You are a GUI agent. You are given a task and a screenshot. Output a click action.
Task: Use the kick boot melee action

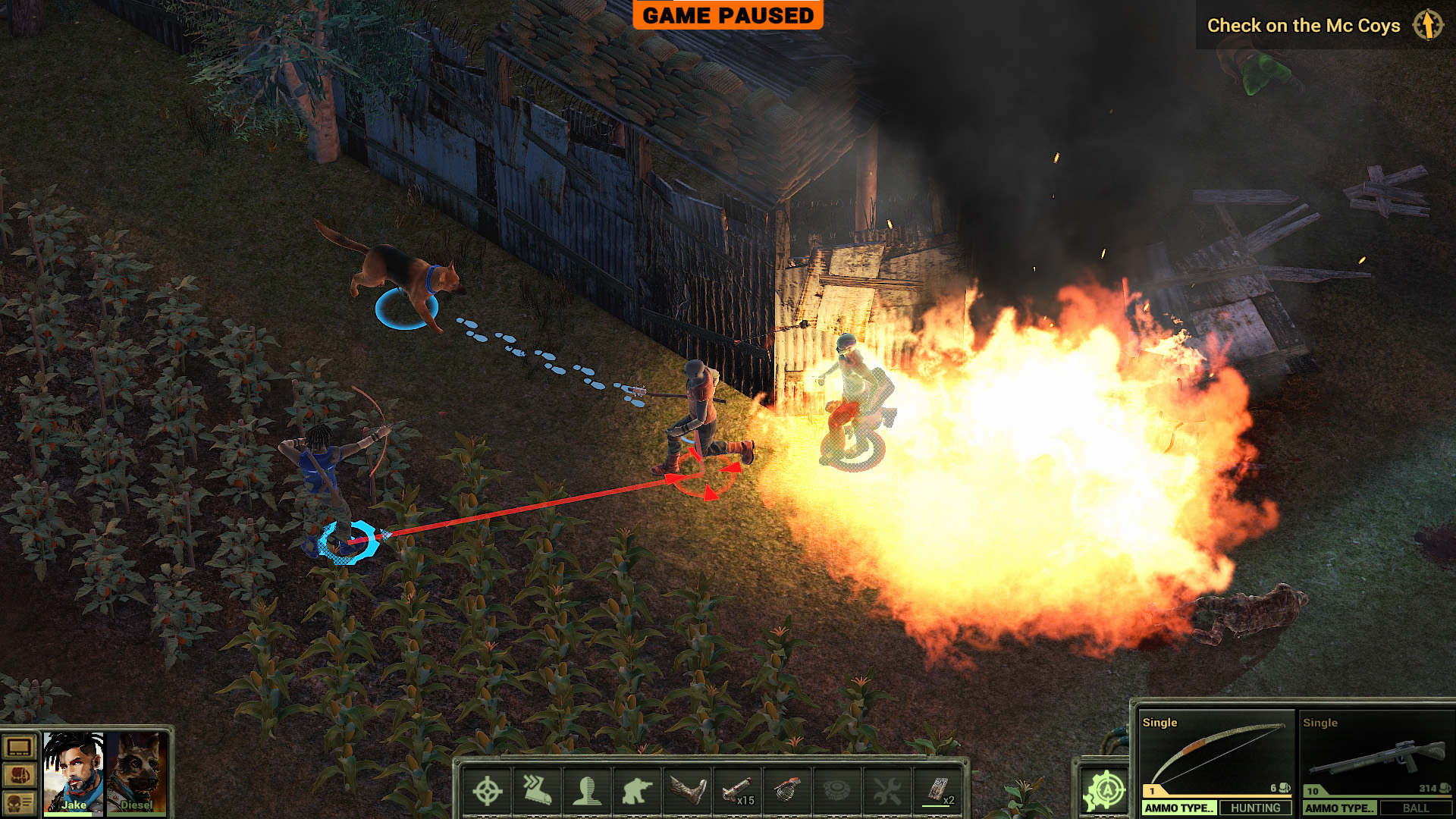tap(687, 791)
